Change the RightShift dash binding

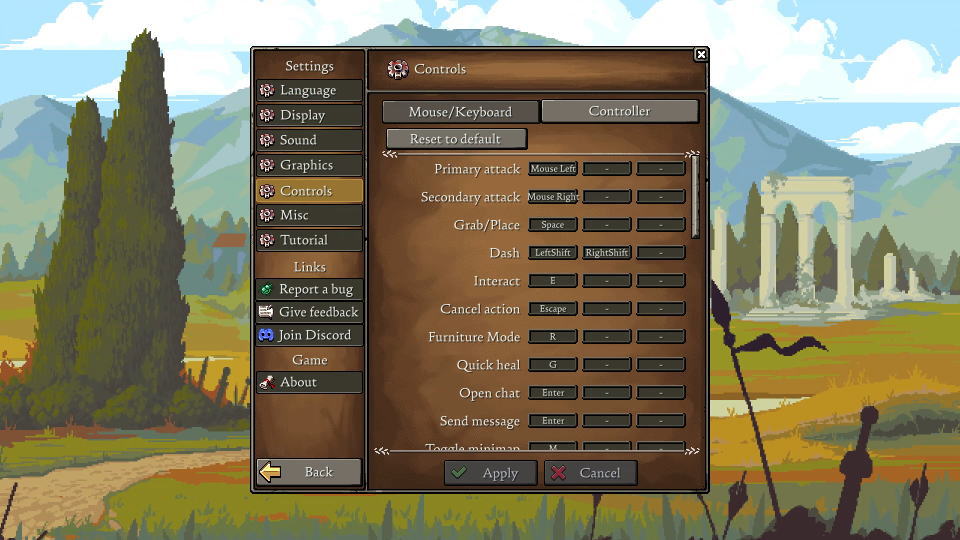click(x=607, y=253)
